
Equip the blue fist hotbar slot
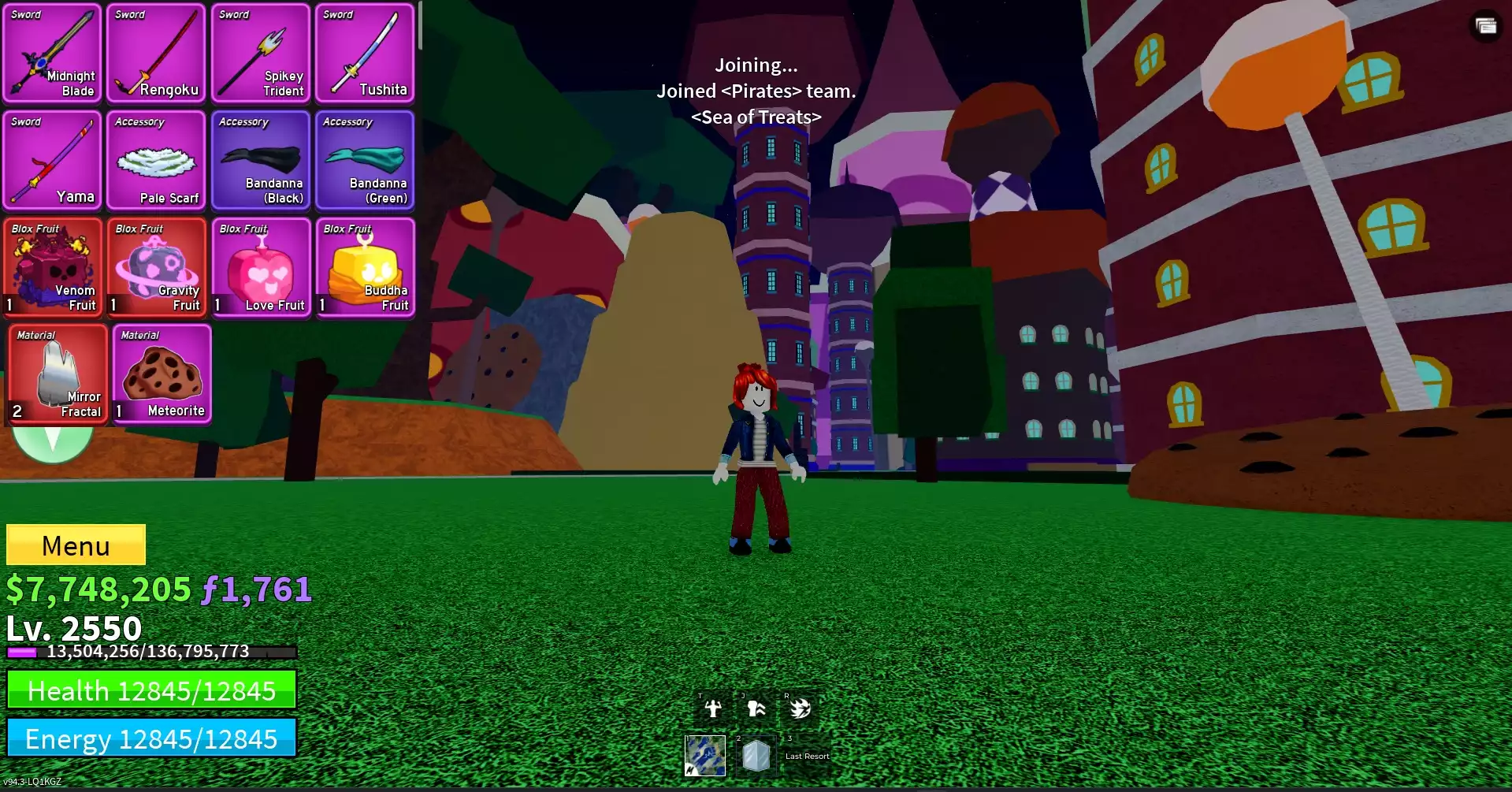705,756
